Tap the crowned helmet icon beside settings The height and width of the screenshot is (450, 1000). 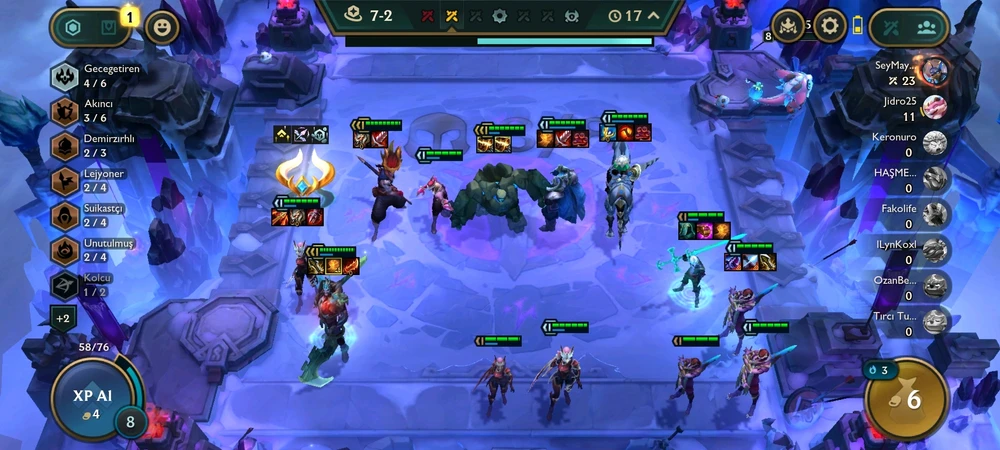click(x=788, y=26)
